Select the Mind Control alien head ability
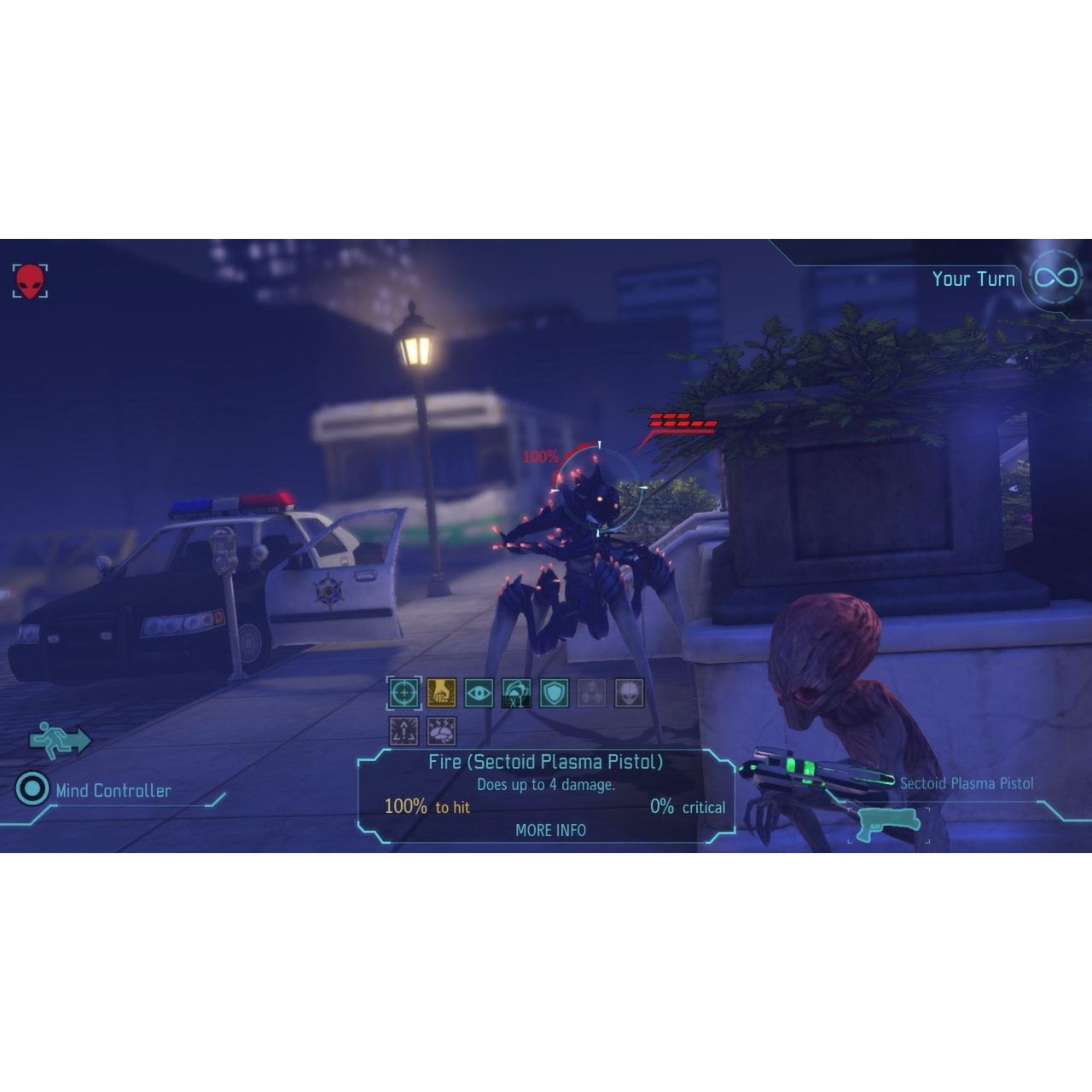The image size is (1092, 1092). tap(630, 693)
